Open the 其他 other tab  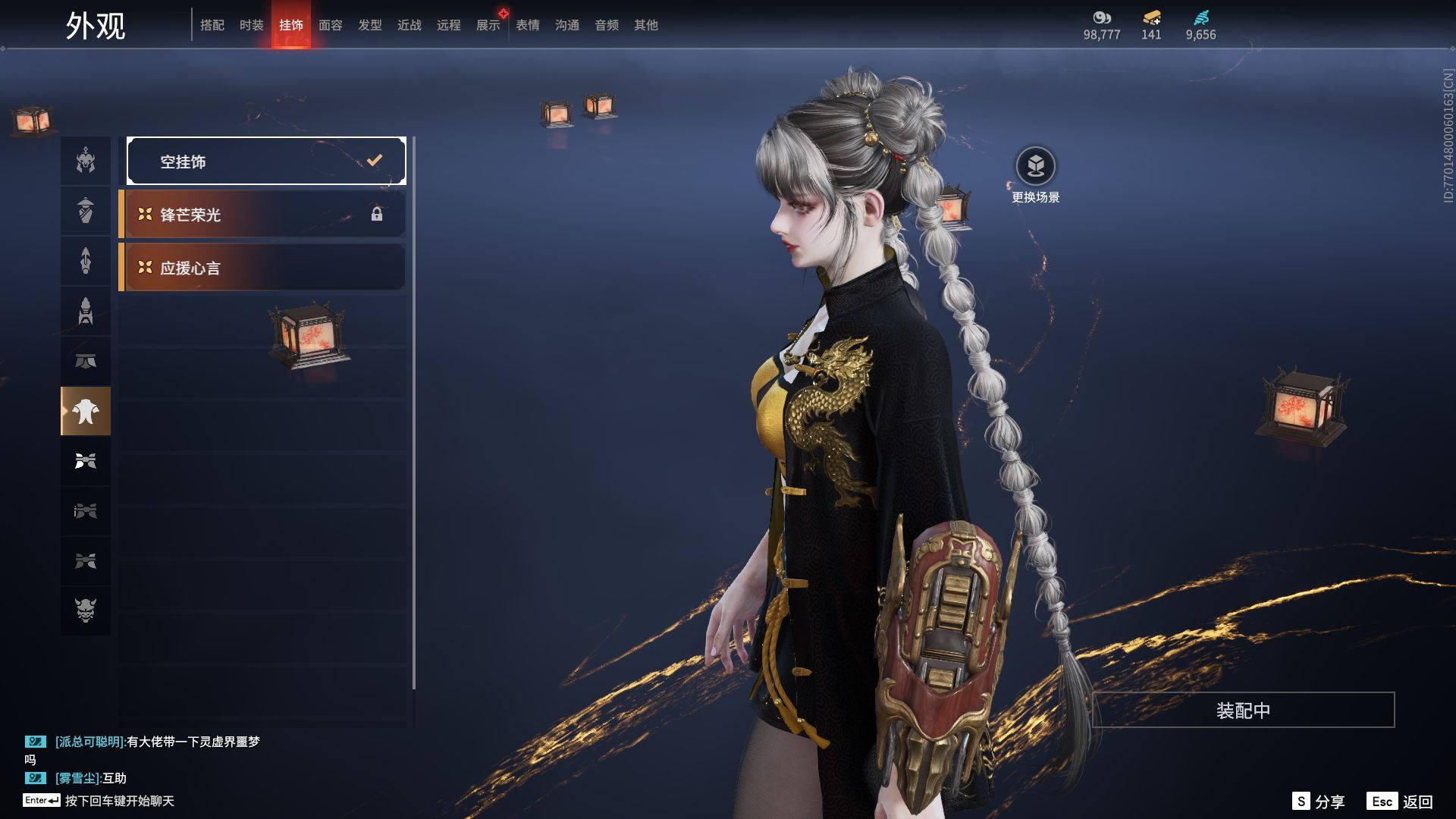(x=646, y=25)
